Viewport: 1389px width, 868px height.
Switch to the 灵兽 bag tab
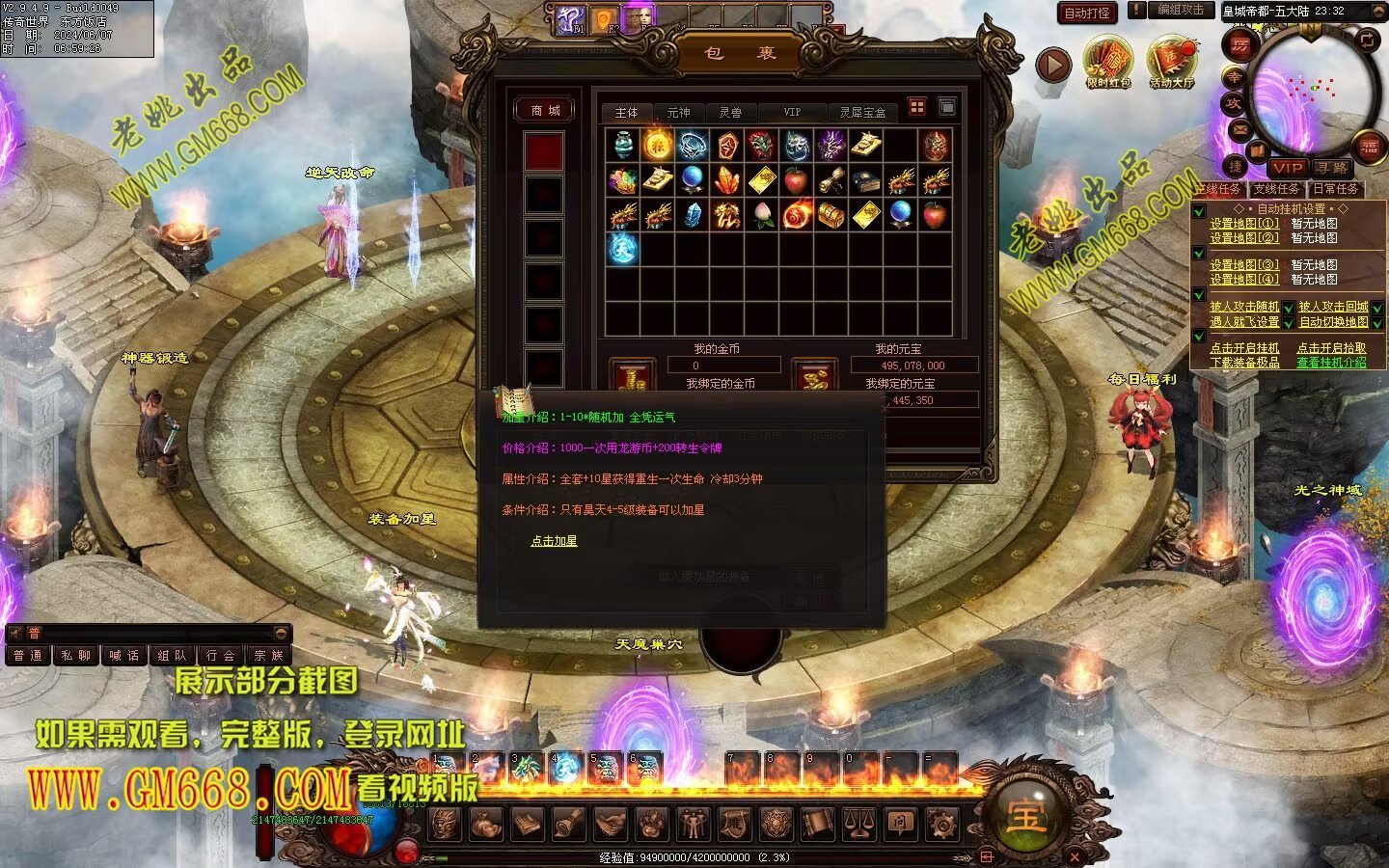coord(730,113)
